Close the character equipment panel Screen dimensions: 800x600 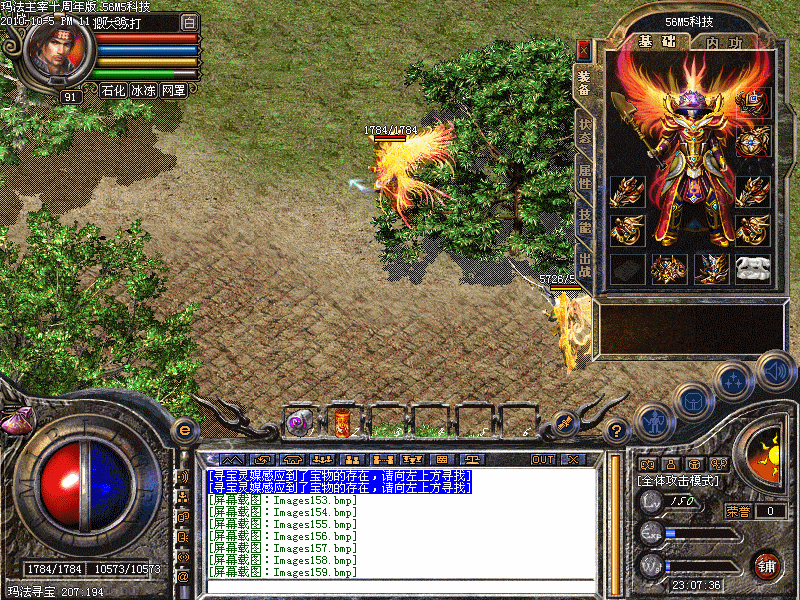(x=584, y=47)
